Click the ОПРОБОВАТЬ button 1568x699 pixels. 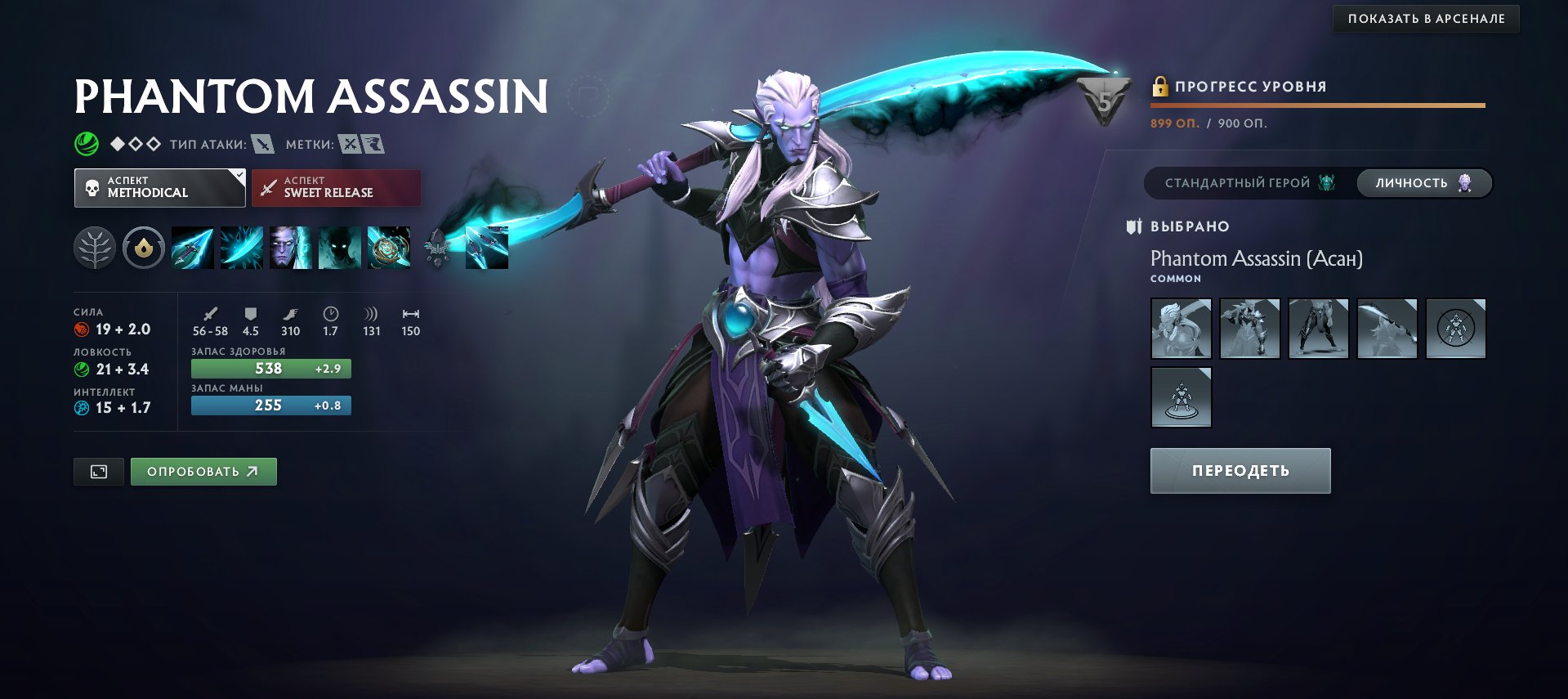[203, 471]
